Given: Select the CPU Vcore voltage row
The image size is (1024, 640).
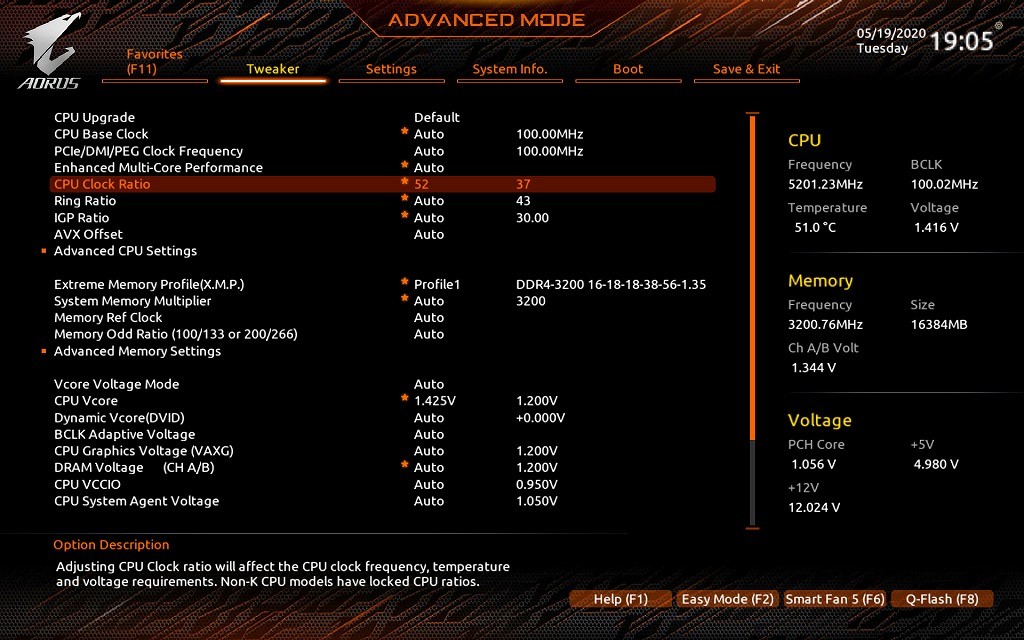Looking at the screenshot, I should point(86,401).
